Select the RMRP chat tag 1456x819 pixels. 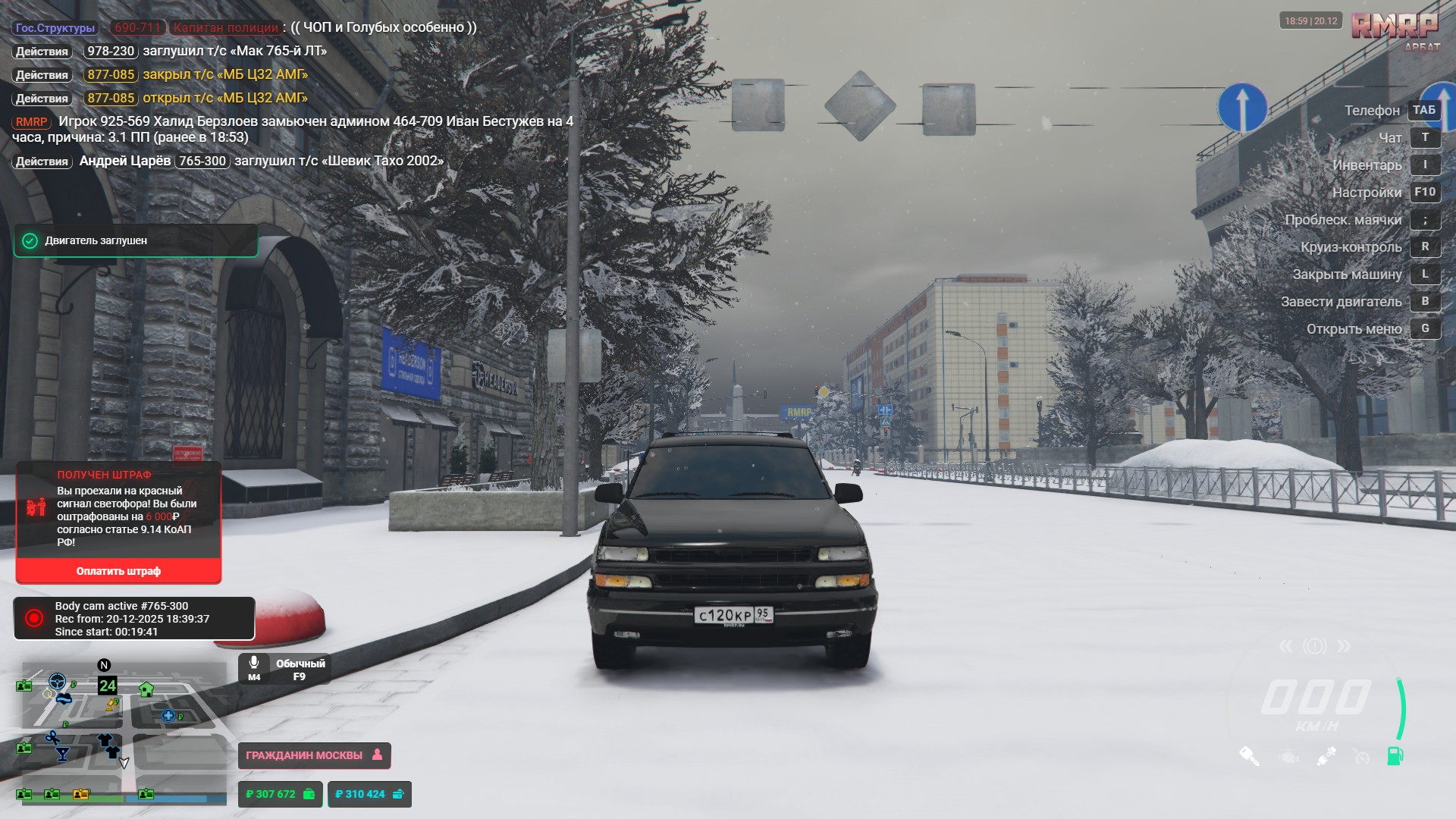pyautogui.click(x=31, y=122)
